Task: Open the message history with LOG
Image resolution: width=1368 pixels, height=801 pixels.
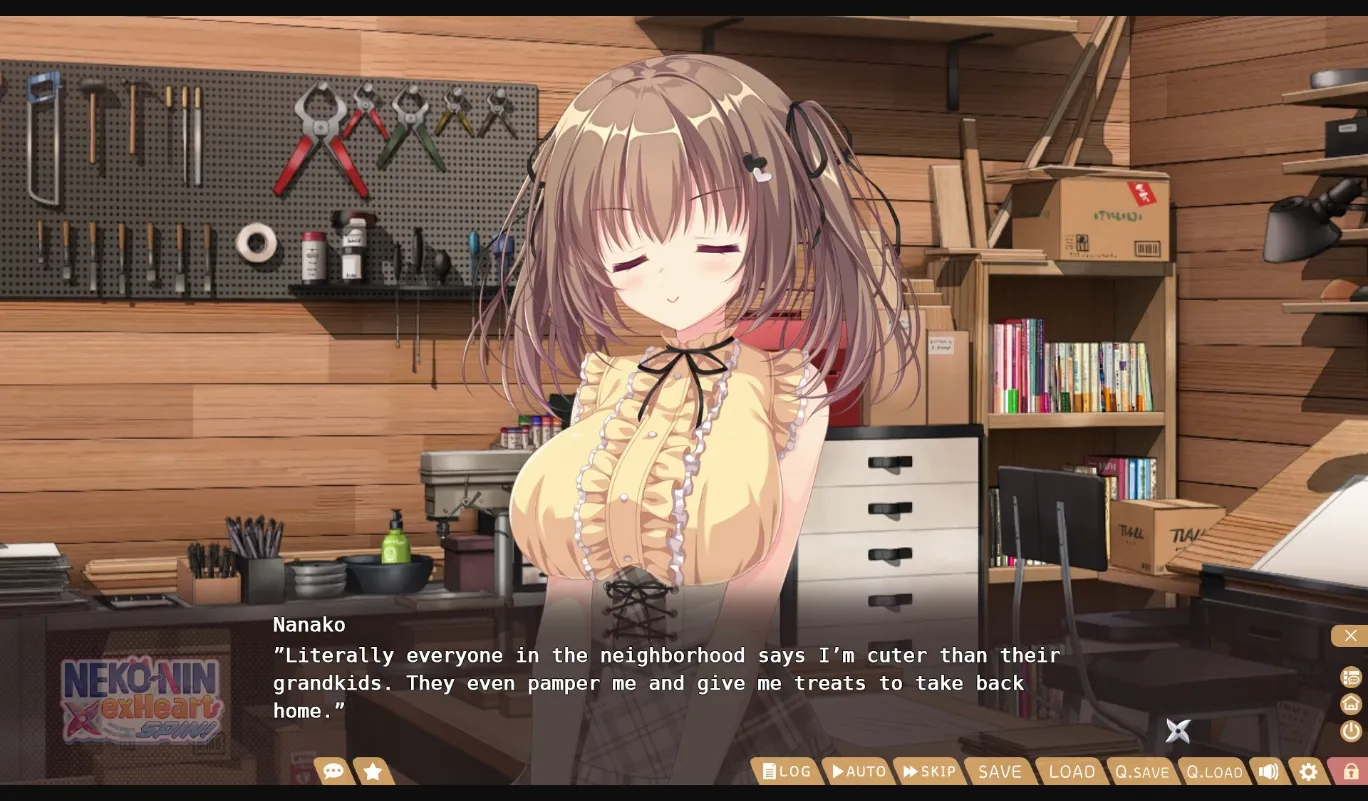Action: 786,771
